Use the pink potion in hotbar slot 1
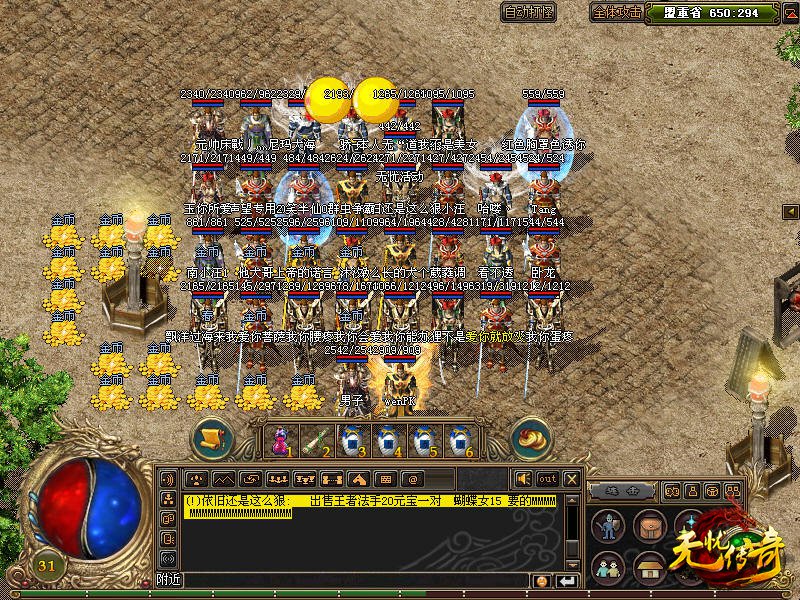Viewport: 800px width, 600px height. click(281, 440)
